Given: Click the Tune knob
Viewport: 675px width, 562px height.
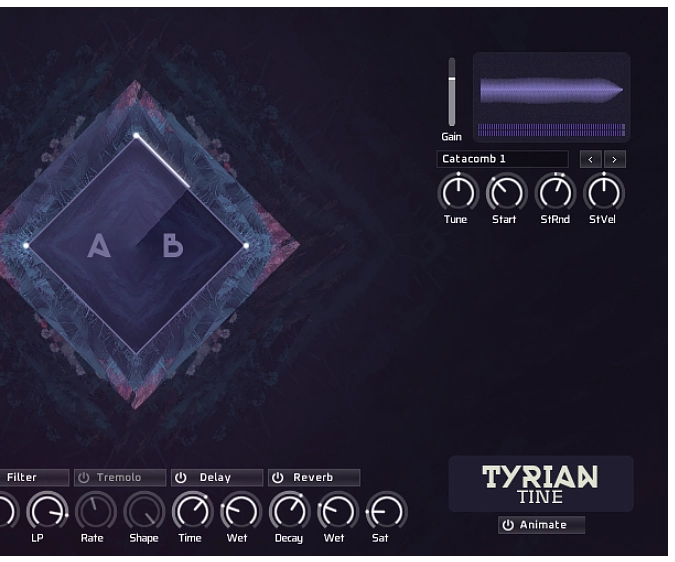Looking at the screenshot, I should 457,192.
